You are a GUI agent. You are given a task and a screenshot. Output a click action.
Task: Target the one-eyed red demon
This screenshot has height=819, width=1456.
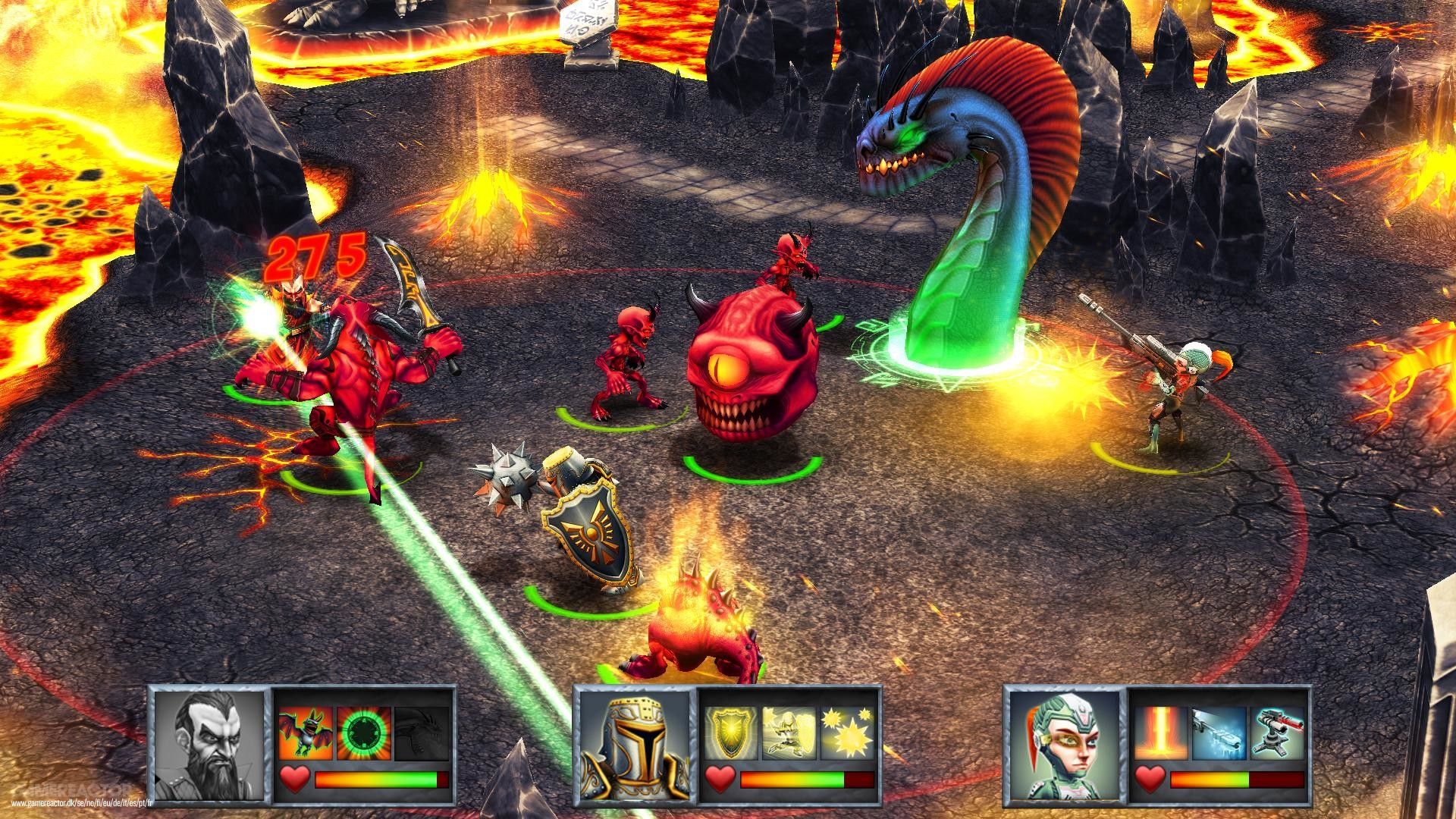coord(751,356)
